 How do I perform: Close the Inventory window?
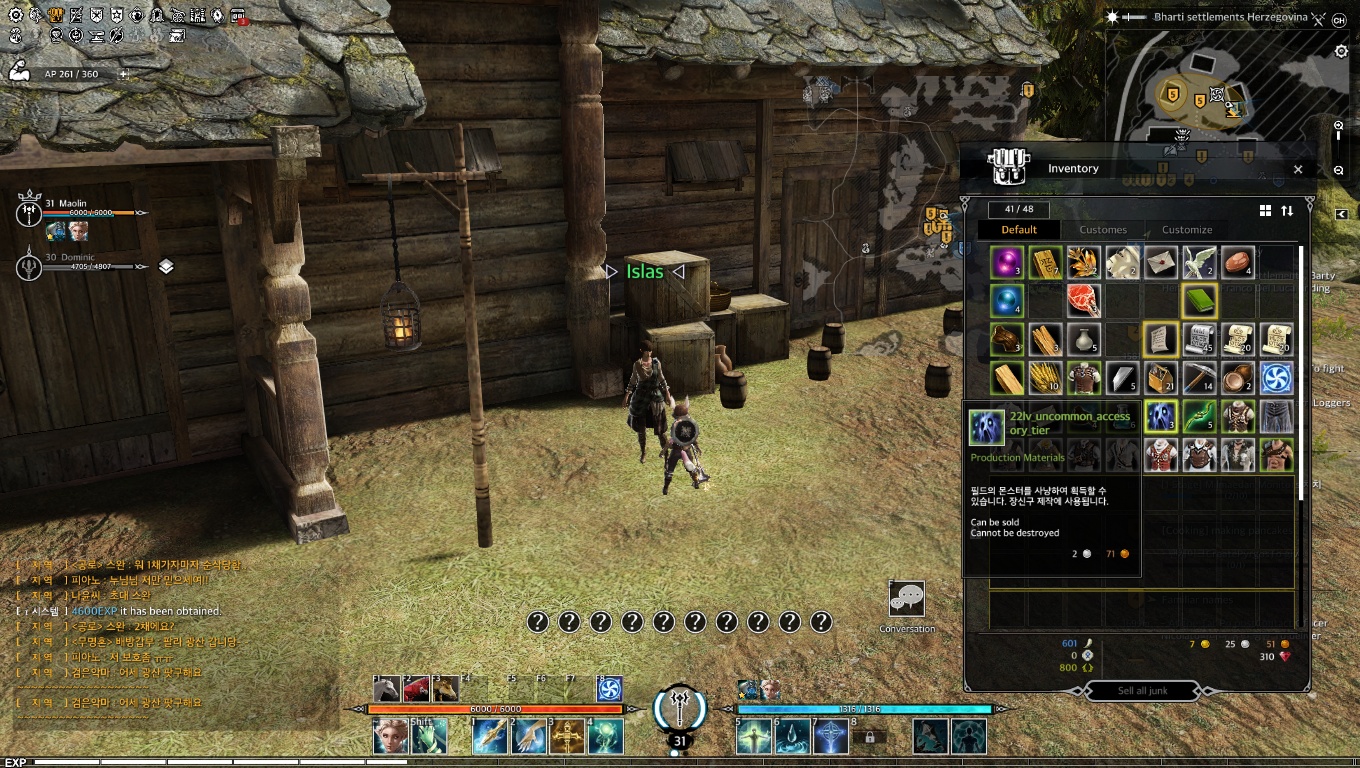(x=1298, y=170)
